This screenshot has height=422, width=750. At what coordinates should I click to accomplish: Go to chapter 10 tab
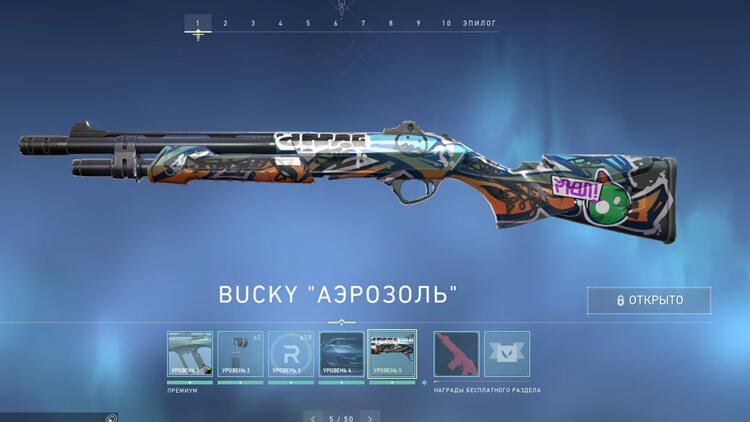point(446,23)
